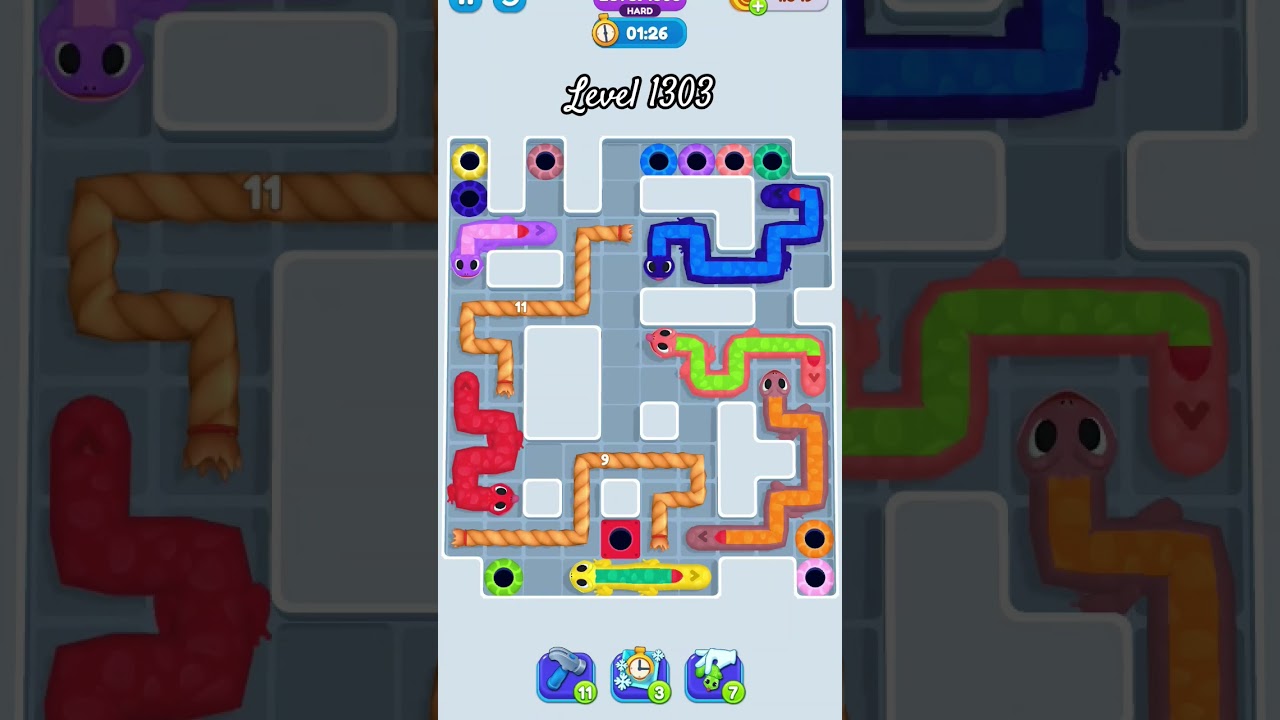The width and height of the screenshot is (1280, 720).
Task: Activate the freeze timer booster
Action: click(640, 675)
